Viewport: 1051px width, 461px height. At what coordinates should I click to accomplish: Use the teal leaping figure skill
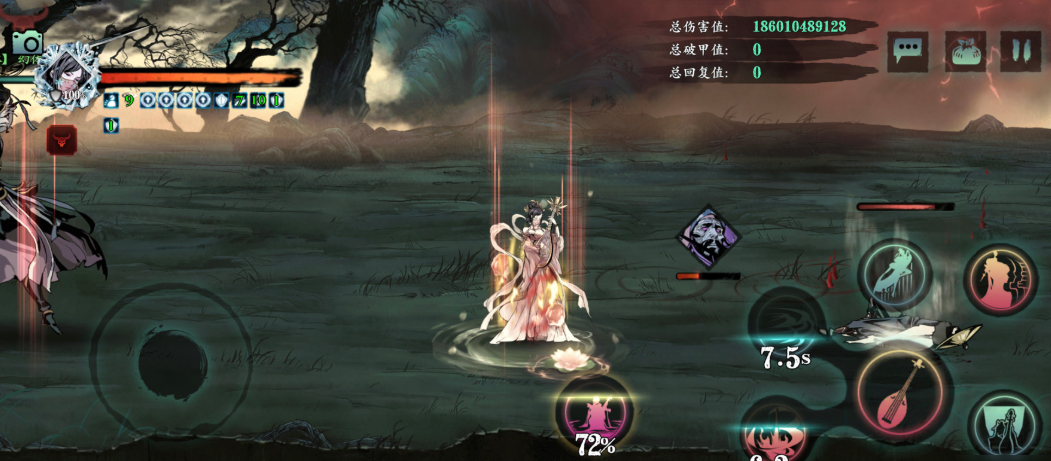pyautogui.click(x=894, y=274)
